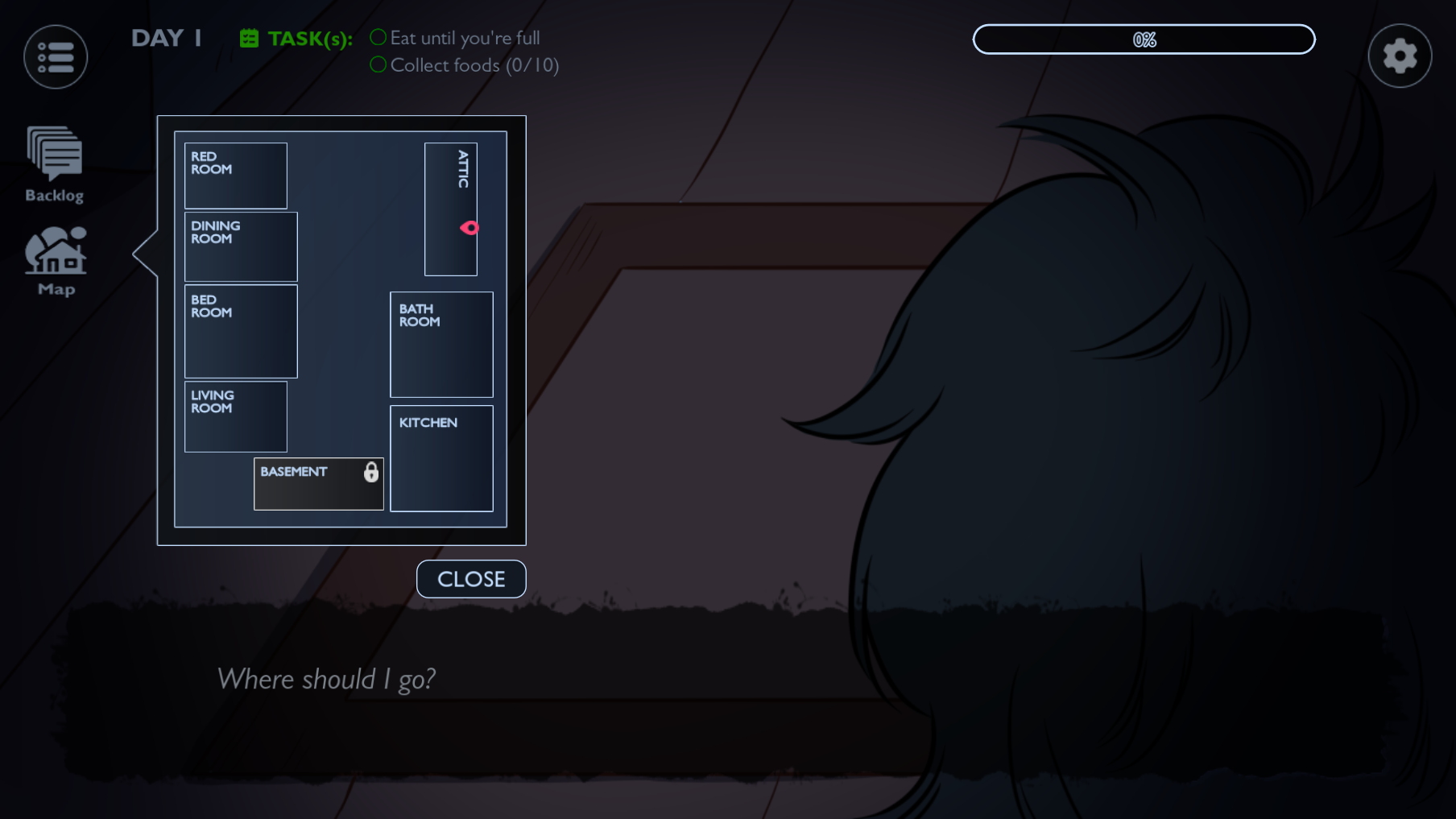The height and width of the screenshot is (819, 1456).
Task: Travel to the Bath Room
Action: point(441,344)
